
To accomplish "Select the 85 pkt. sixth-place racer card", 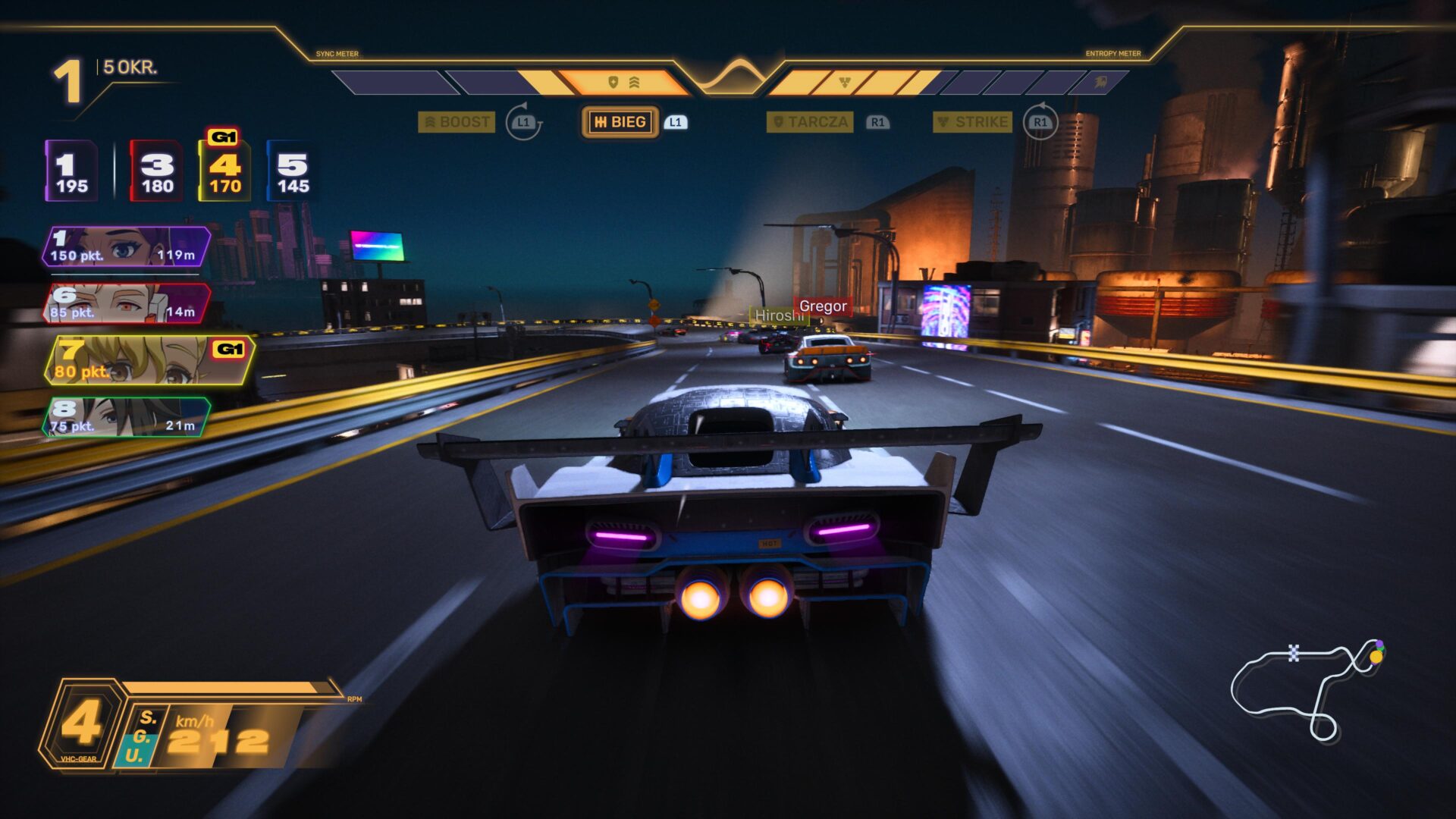I will click(126, 304).
